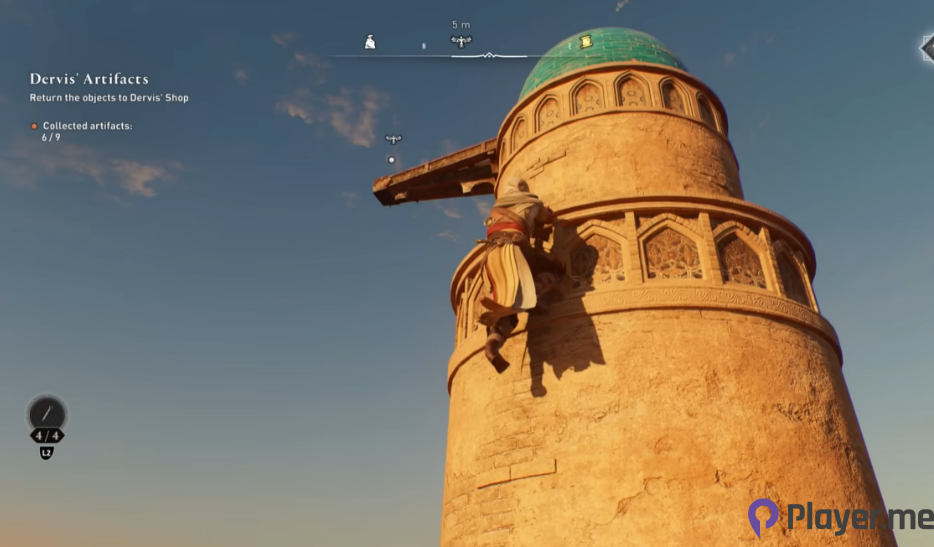Click the eagle viewpoint marker on the compass
The width and height of the screenshot is (934, 547).
(461, 41)
